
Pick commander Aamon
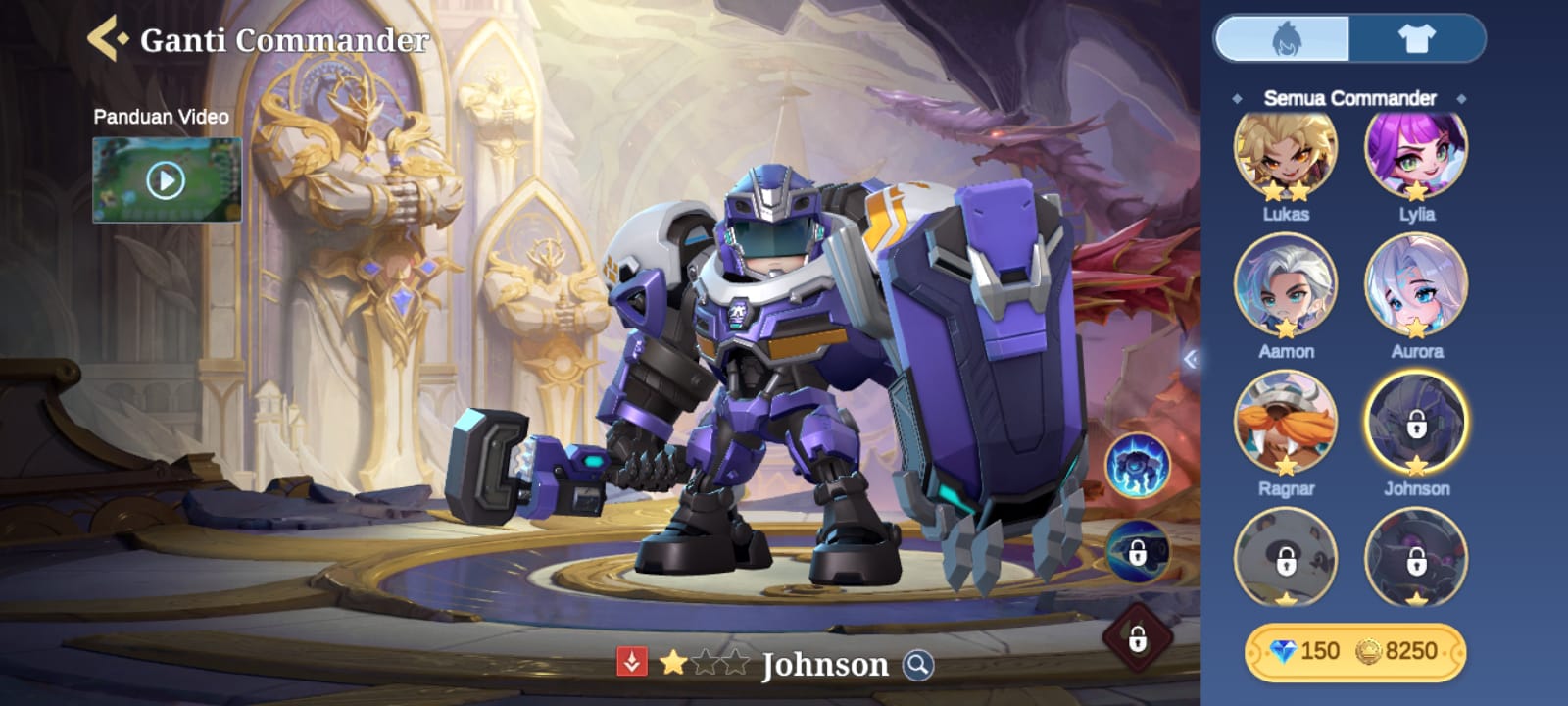(1285, 287)
